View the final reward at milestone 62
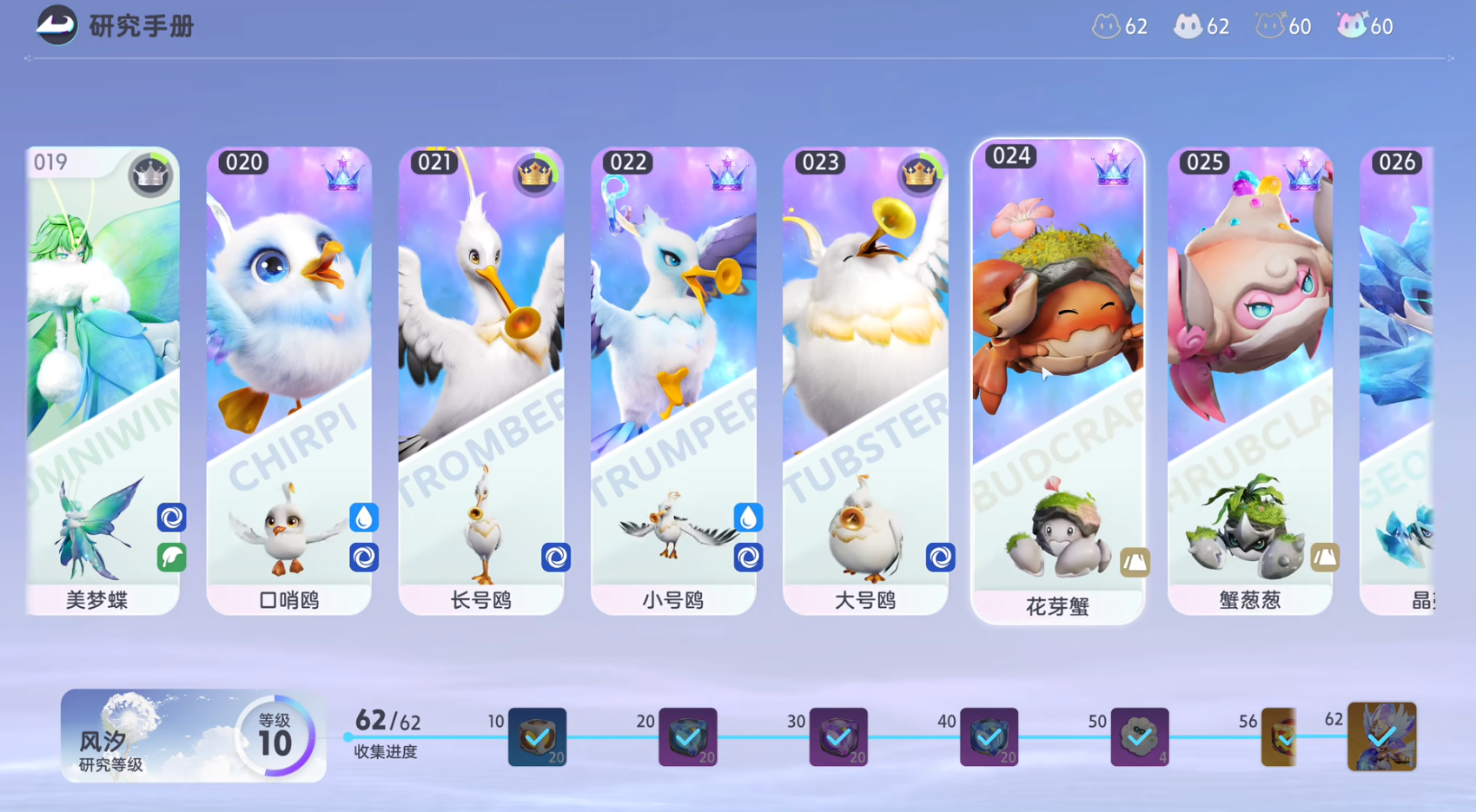This screenshot has height=812, width=1476. pyautogui.click(x=1381, y=737)
